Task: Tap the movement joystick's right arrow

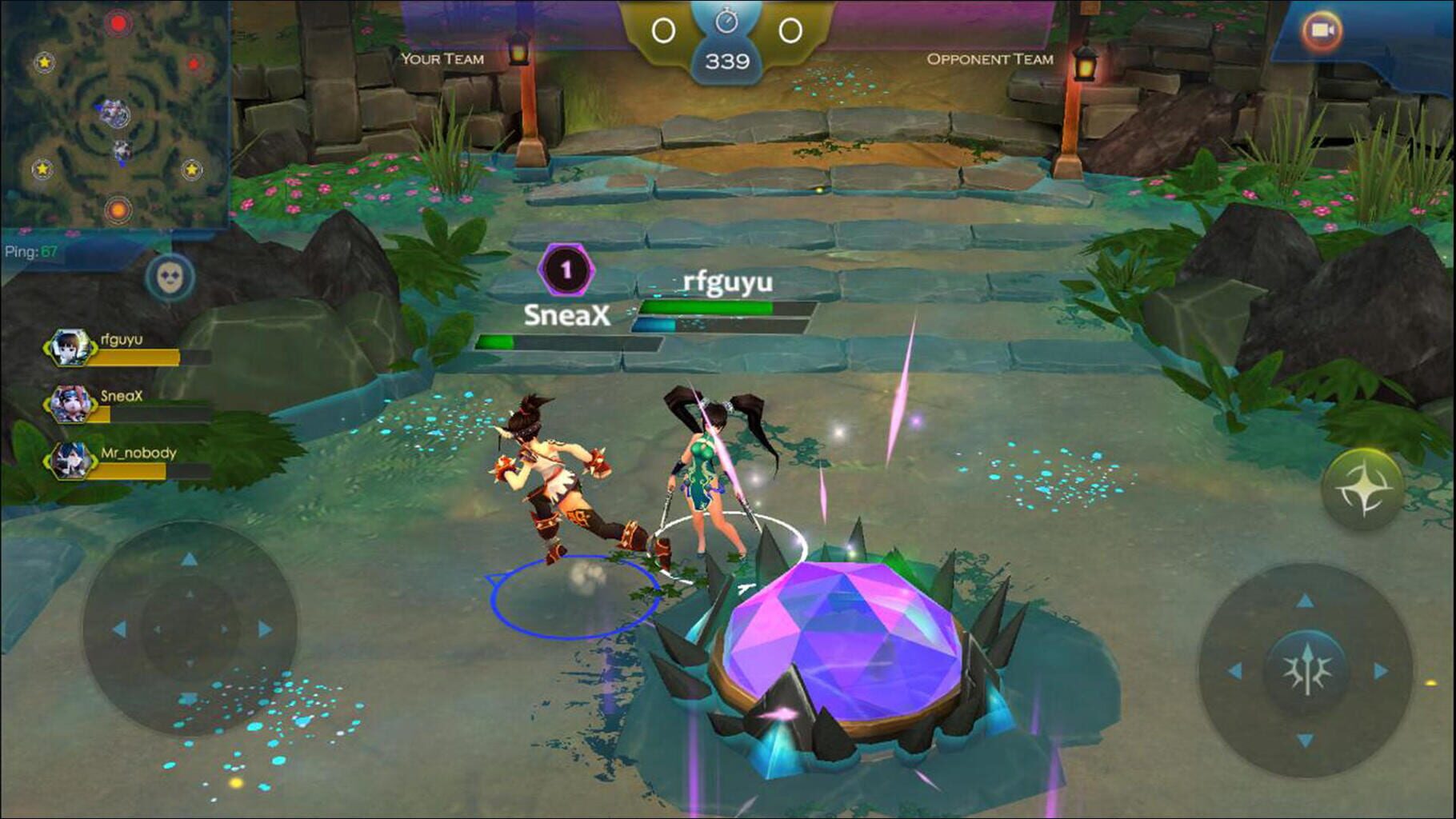Action: point(265,629)
